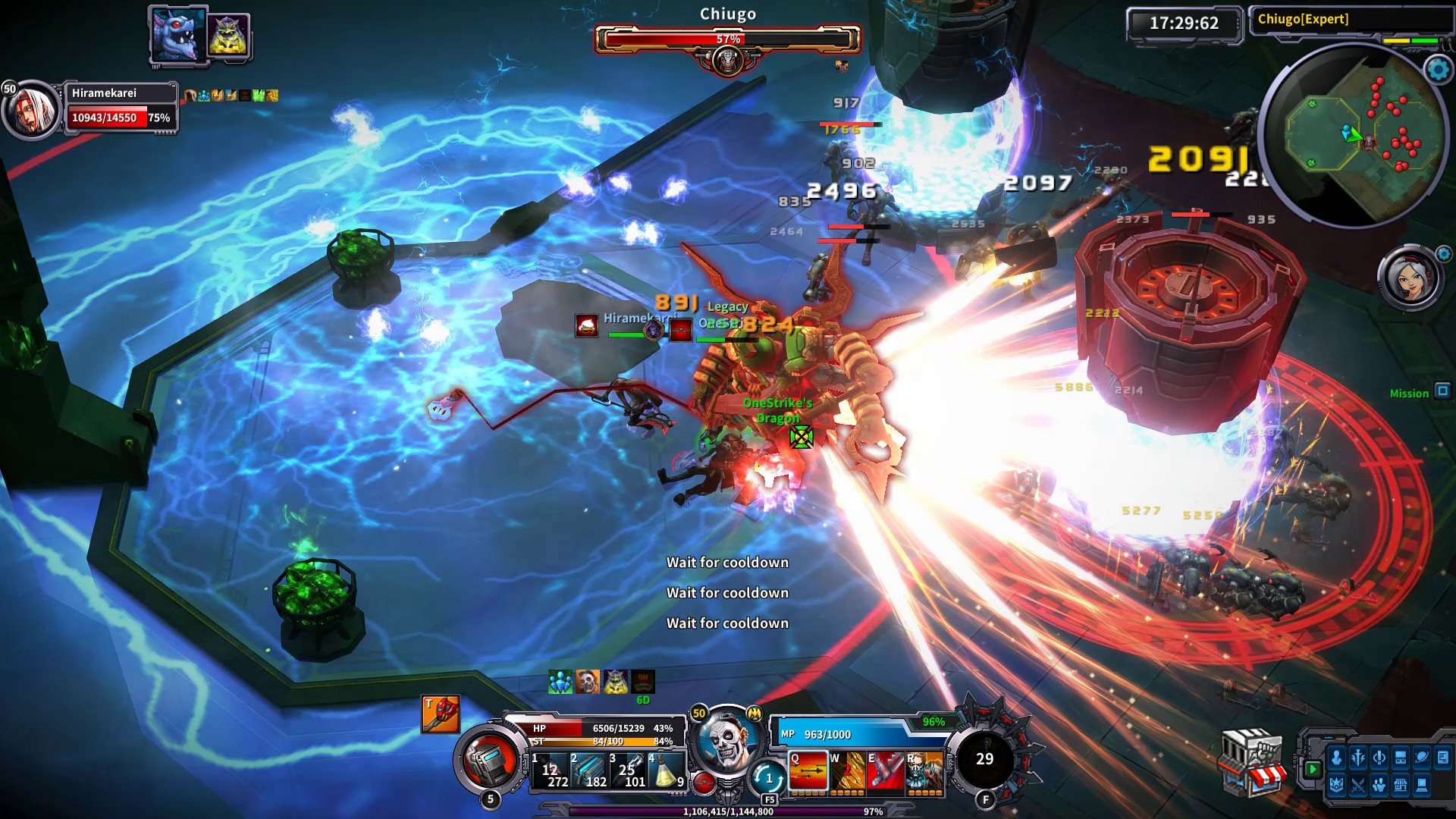Toggle the weapon swap cycle button
1456x819 pixels.
pyautogui.click(x=768, y=777)
